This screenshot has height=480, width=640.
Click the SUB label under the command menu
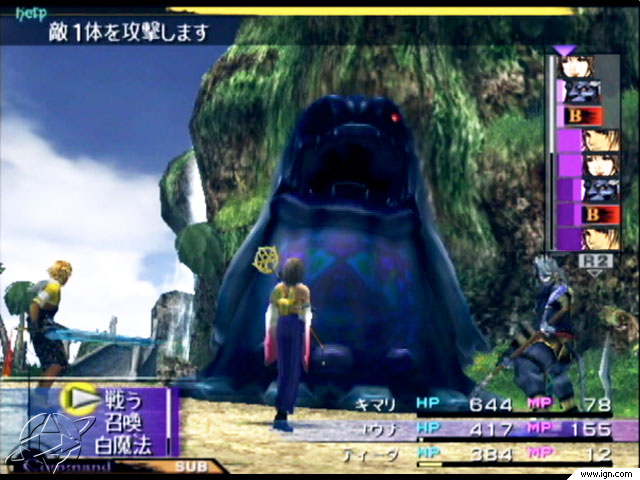coord(189,466)
